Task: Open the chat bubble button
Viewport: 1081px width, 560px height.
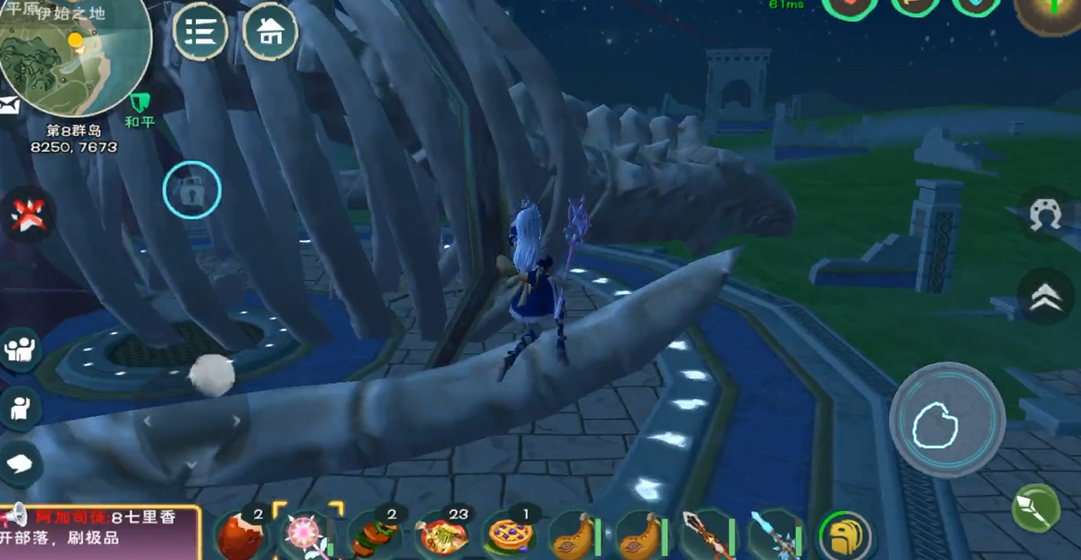Action: [20, 462]
